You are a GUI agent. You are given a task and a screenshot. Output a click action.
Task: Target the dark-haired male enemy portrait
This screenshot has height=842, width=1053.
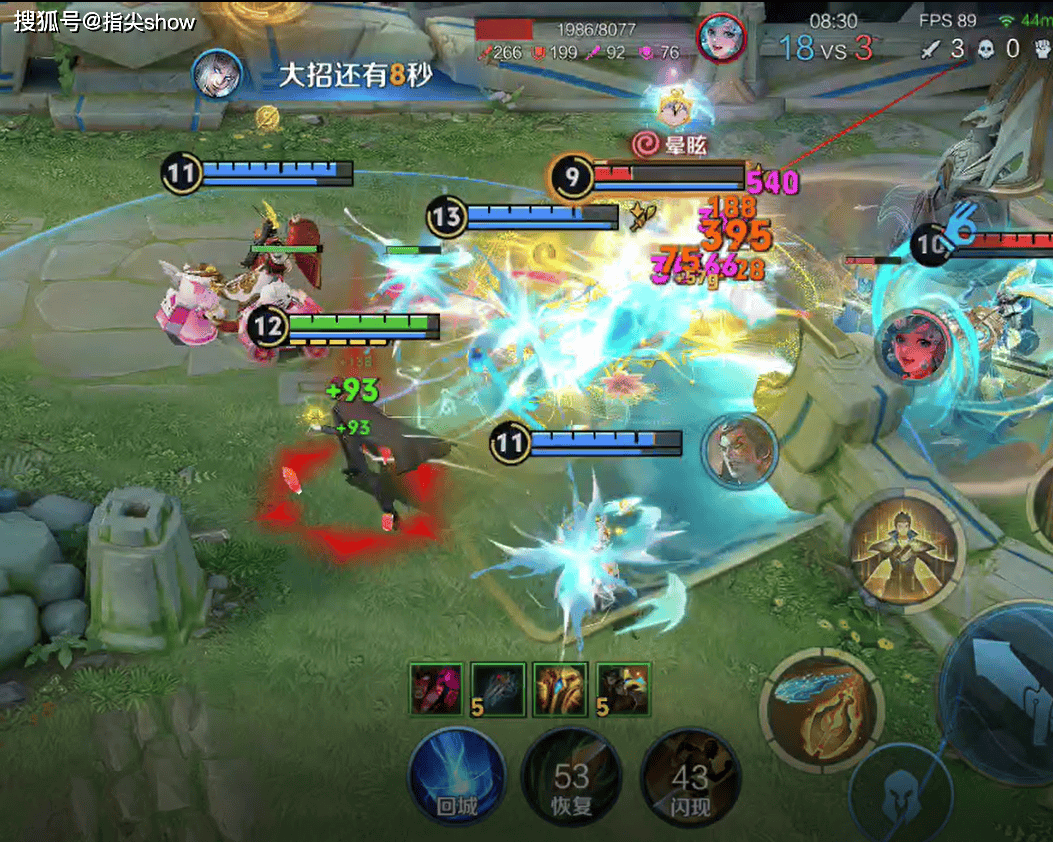pos(739,451)
